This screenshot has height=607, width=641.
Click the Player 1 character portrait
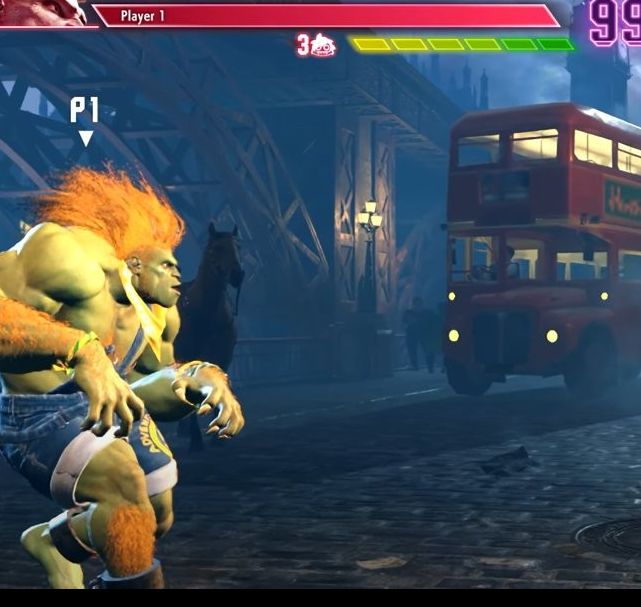click(x=45, y=12)
